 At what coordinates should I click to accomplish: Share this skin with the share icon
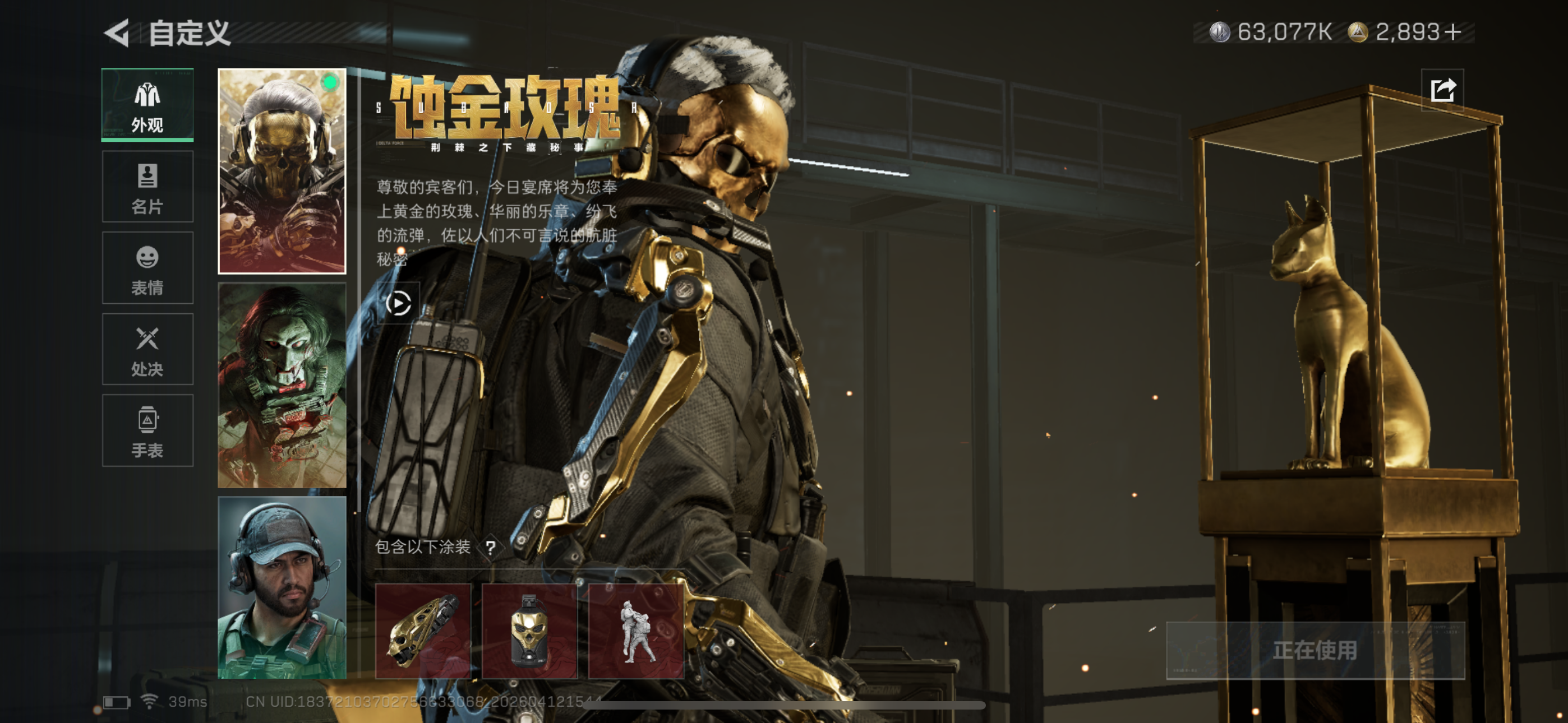click(1442, 90)
